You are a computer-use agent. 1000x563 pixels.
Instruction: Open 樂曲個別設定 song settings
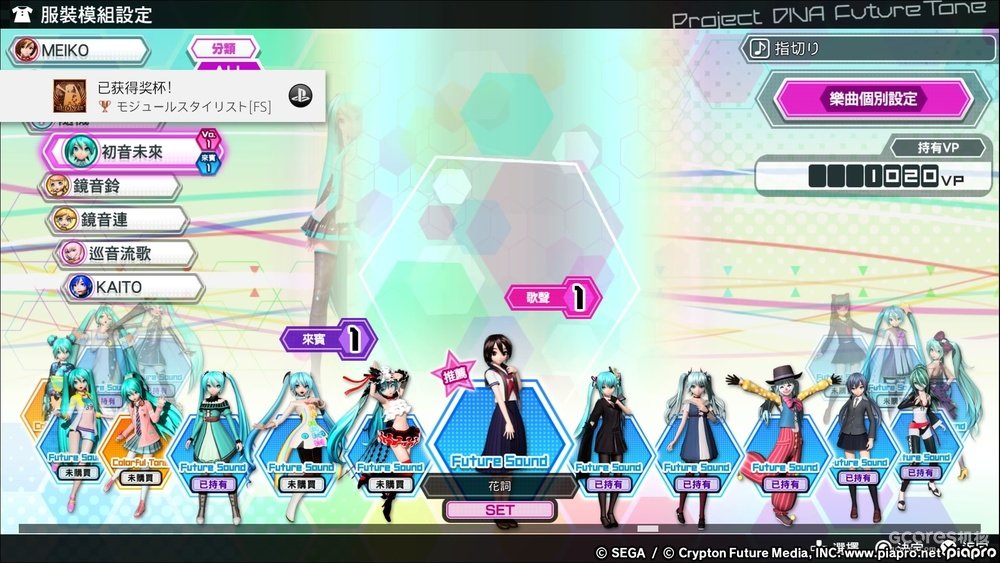pos(863,100)
